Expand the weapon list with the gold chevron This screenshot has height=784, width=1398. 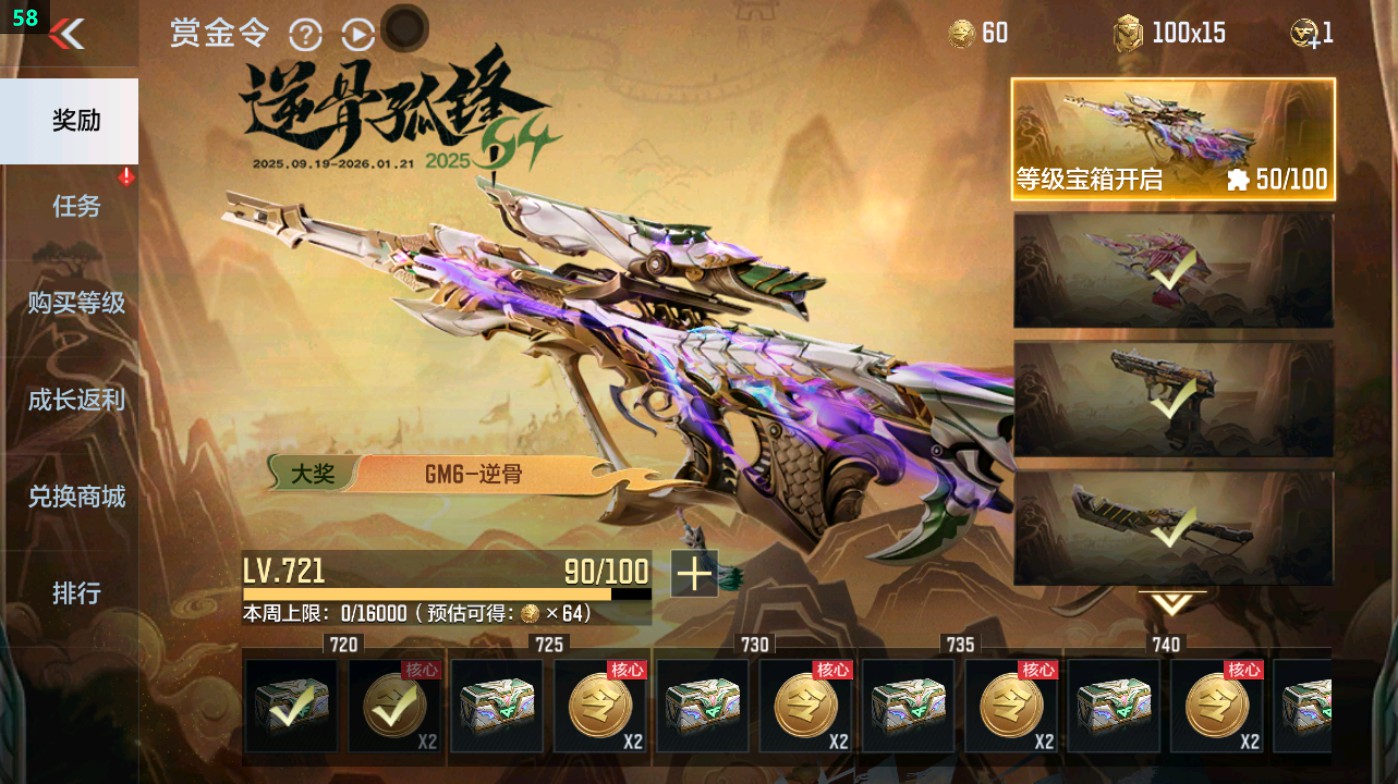1174,602
